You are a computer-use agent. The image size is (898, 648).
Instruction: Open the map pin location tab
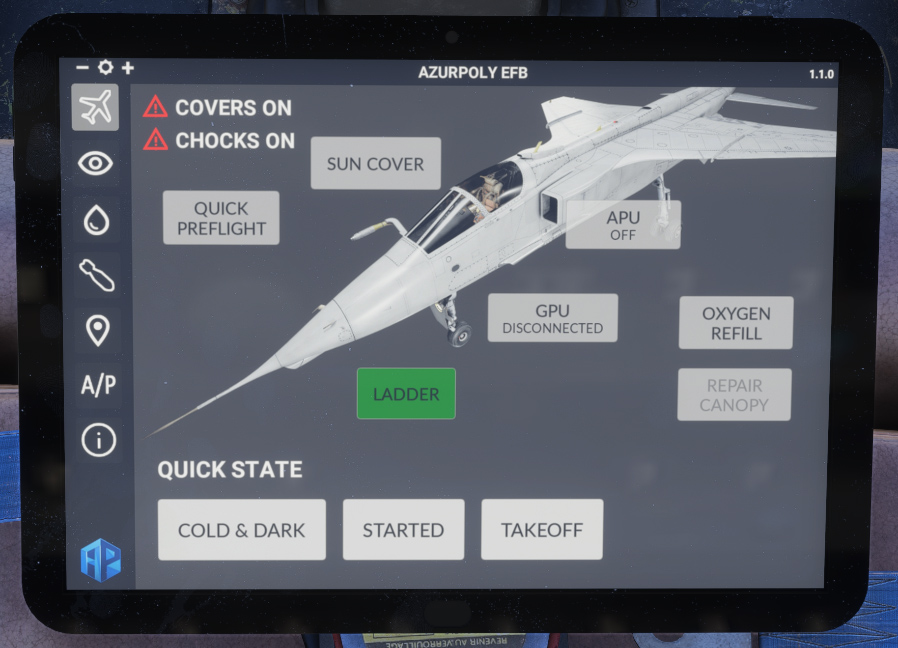coord(96,330)
